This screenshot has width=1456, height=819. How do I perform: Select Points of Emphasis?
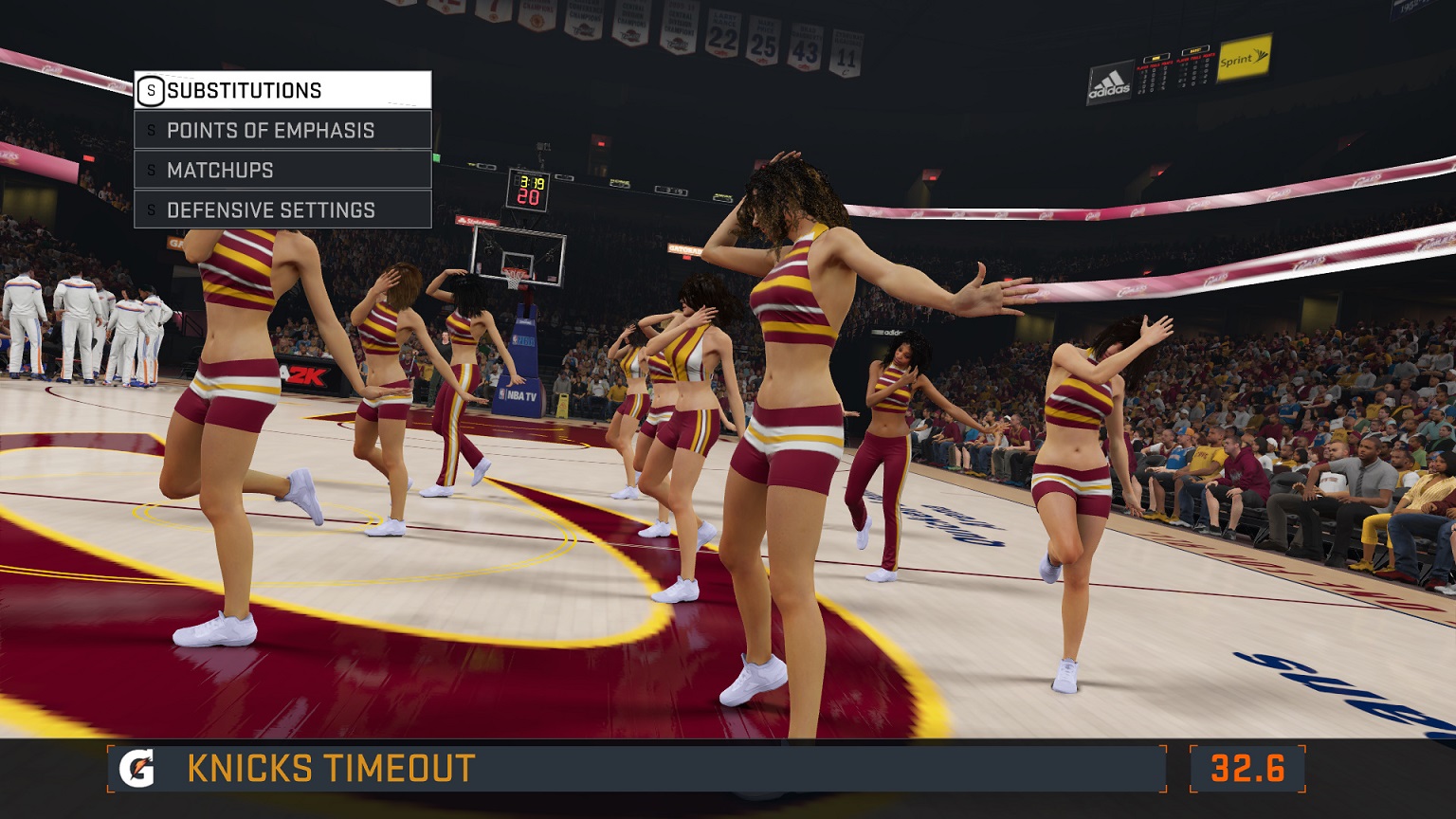(x=282, y=130)
